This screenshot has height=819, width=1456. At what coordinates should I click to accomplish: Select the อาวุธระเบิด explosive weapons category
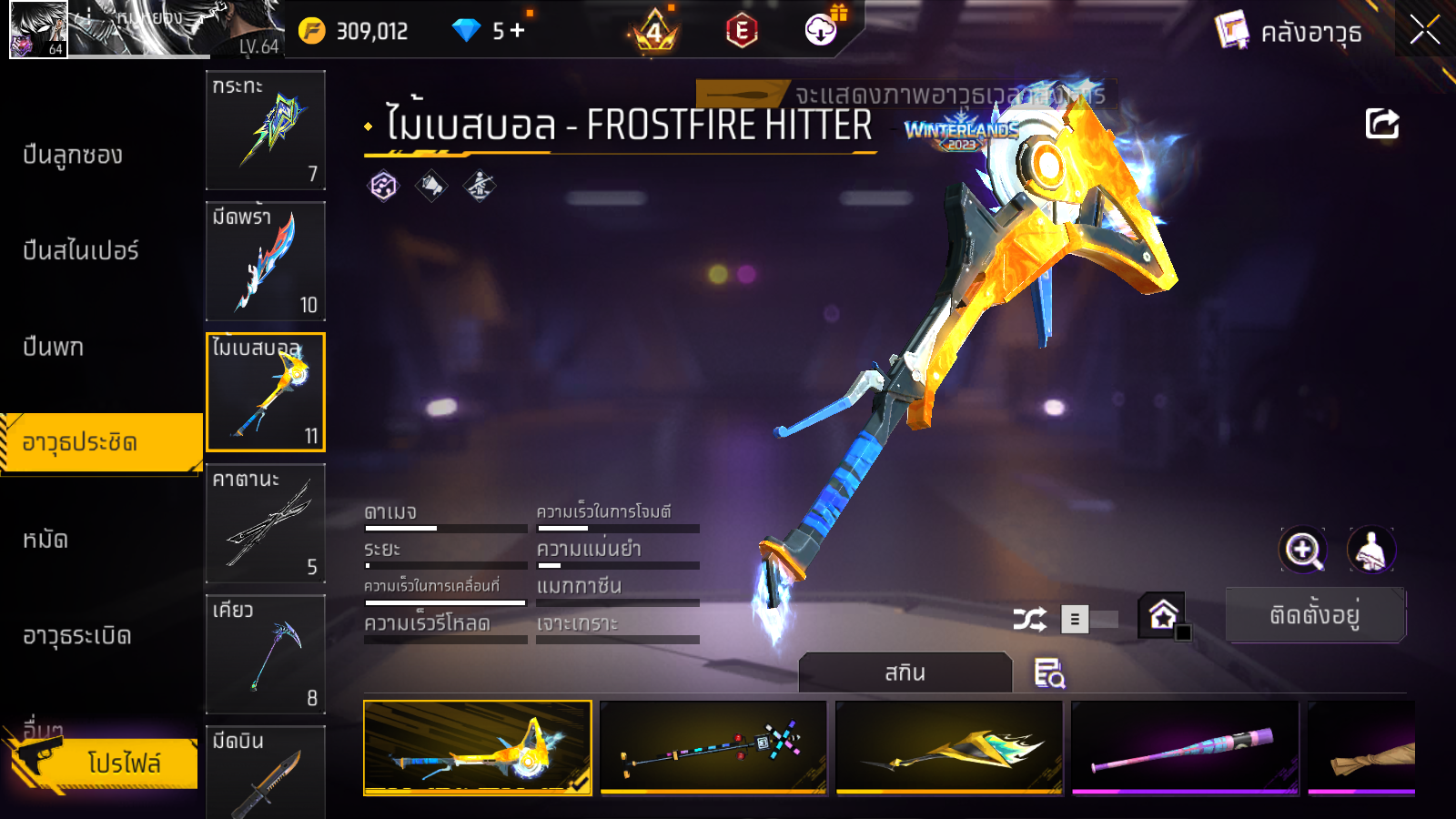click(77, 636)
